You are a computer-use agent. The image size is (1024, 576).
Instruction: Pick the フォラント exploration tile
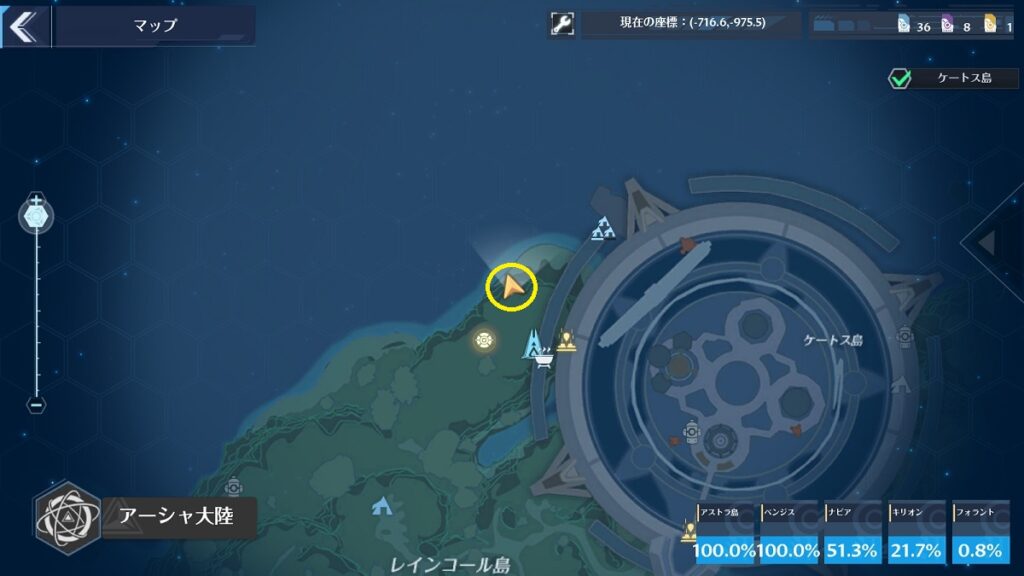coord(980,535)
